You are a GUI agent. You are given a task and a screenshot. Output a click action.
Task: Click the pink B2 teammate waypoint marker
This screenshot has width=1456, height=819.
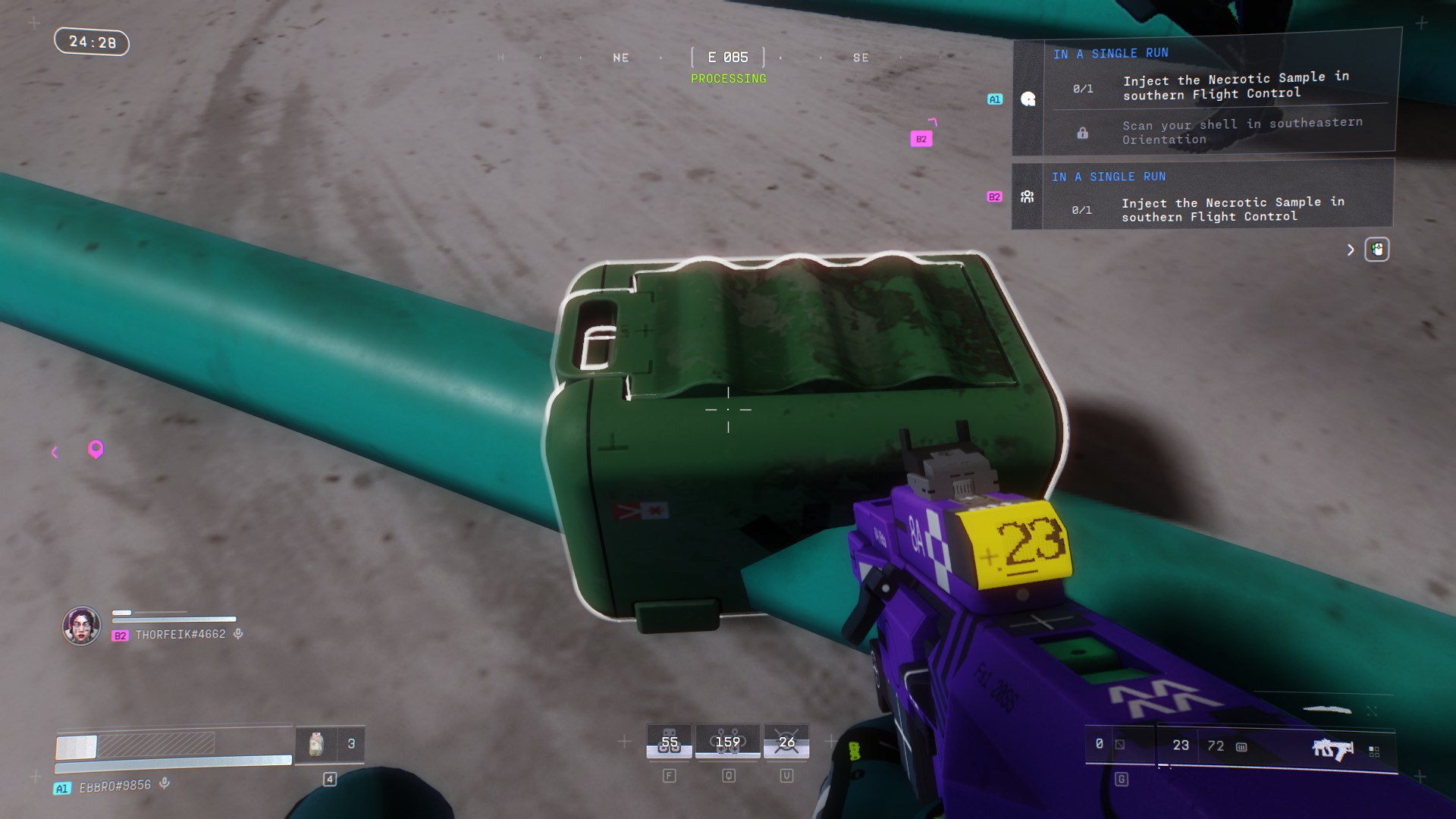(921, 139)
